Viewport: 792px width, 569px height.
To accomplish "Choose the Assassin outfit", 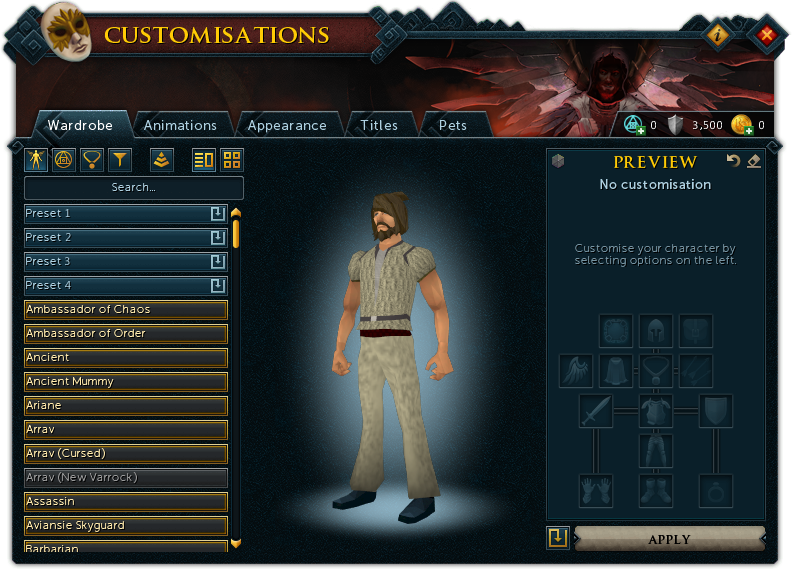I will tap(126, 501).
